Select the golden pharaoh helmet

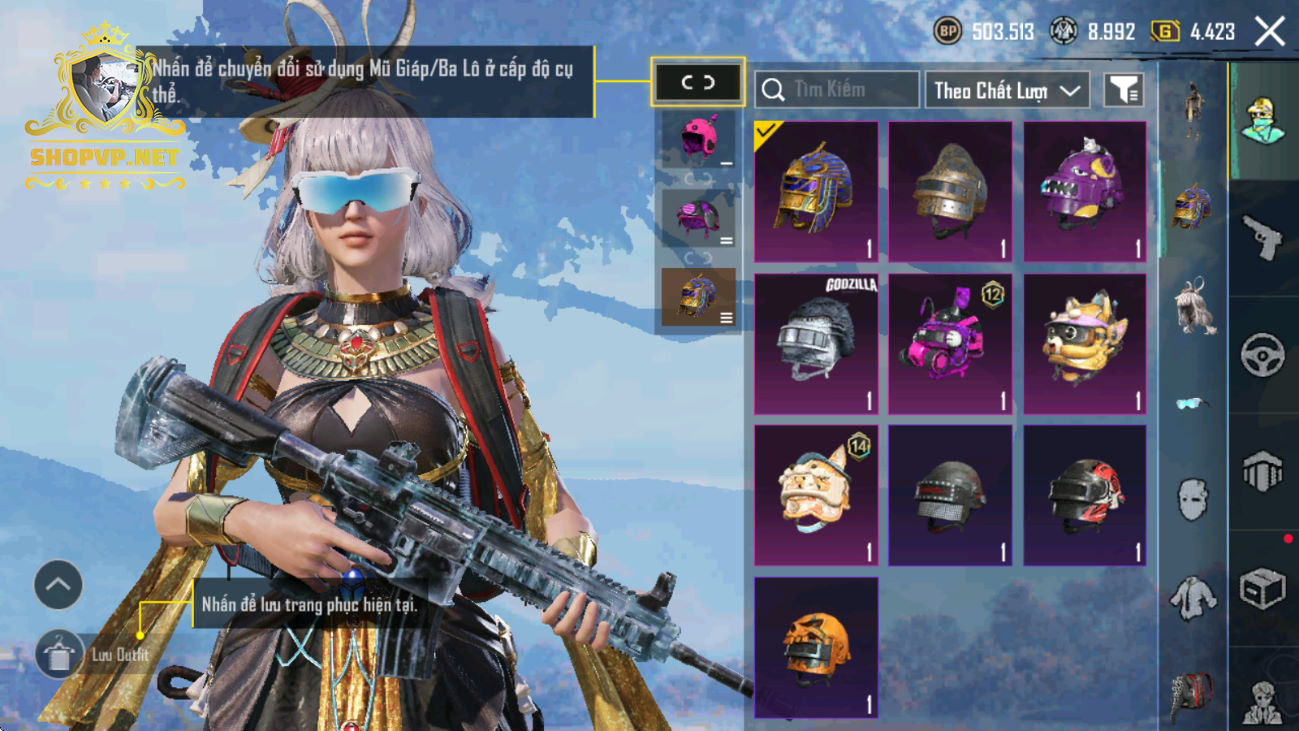816,192
